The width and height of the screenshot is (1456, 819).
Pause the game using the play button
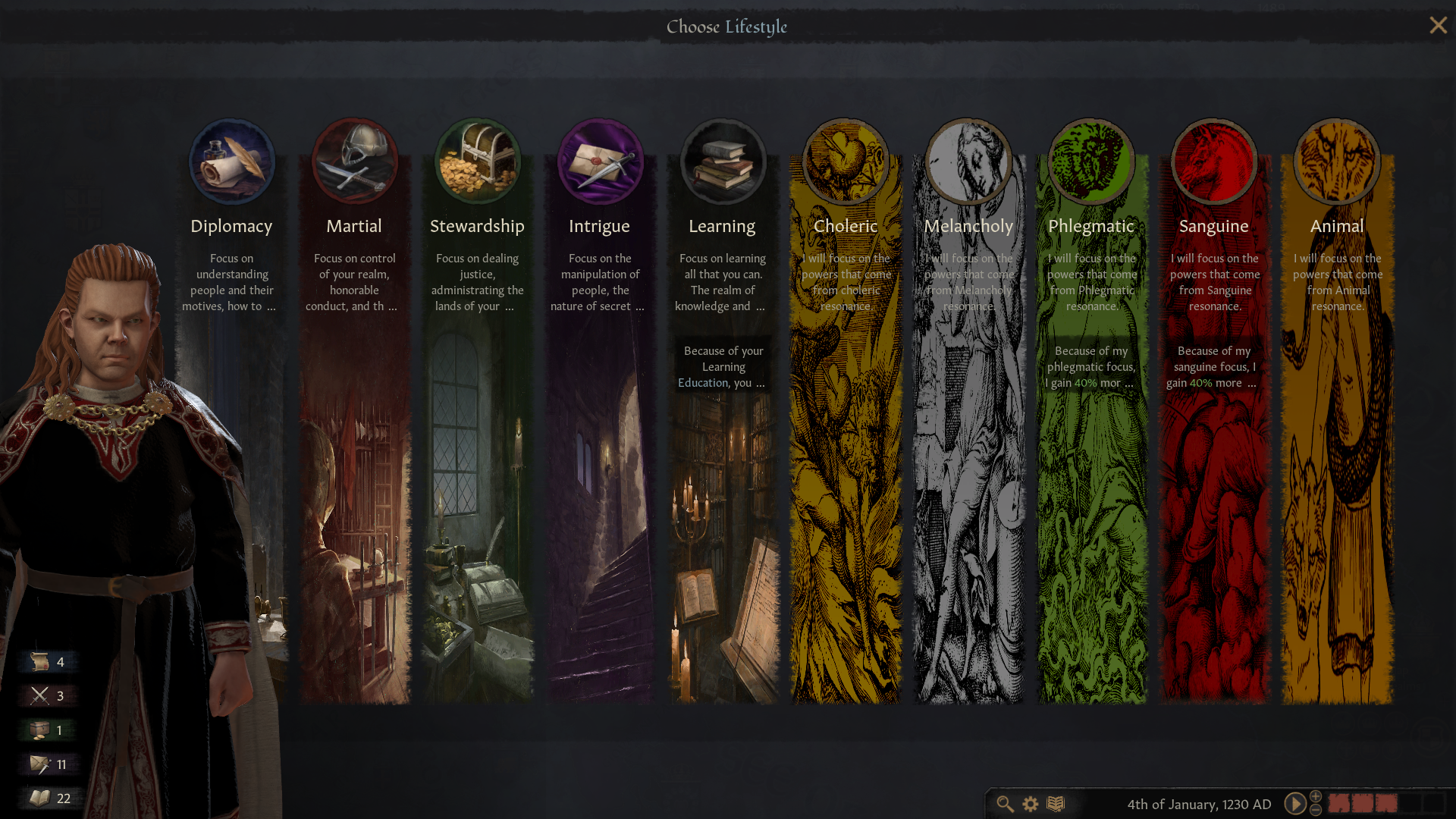pos(1294,805)
